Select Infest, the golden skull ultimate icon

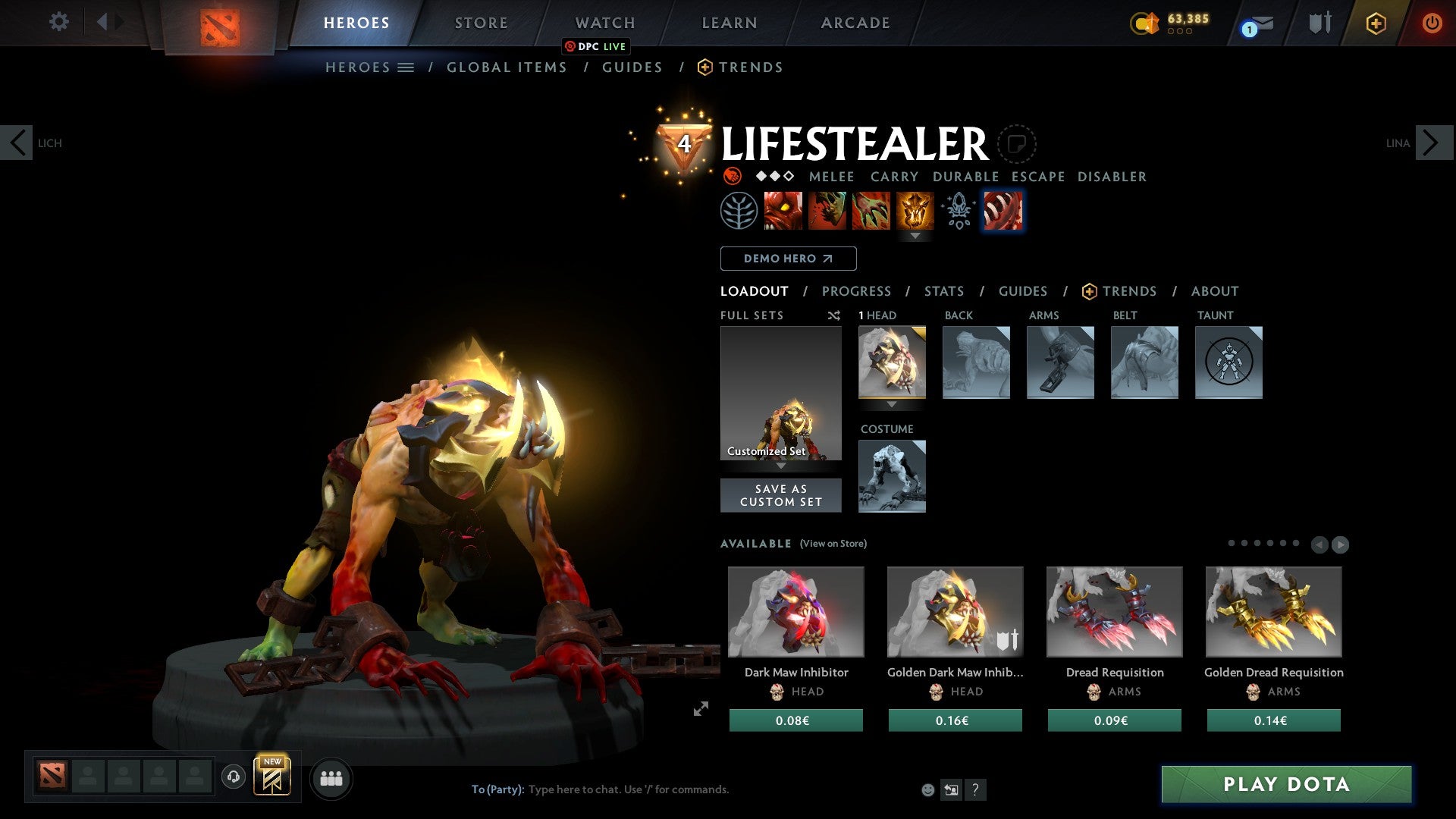tap(915, 210)
